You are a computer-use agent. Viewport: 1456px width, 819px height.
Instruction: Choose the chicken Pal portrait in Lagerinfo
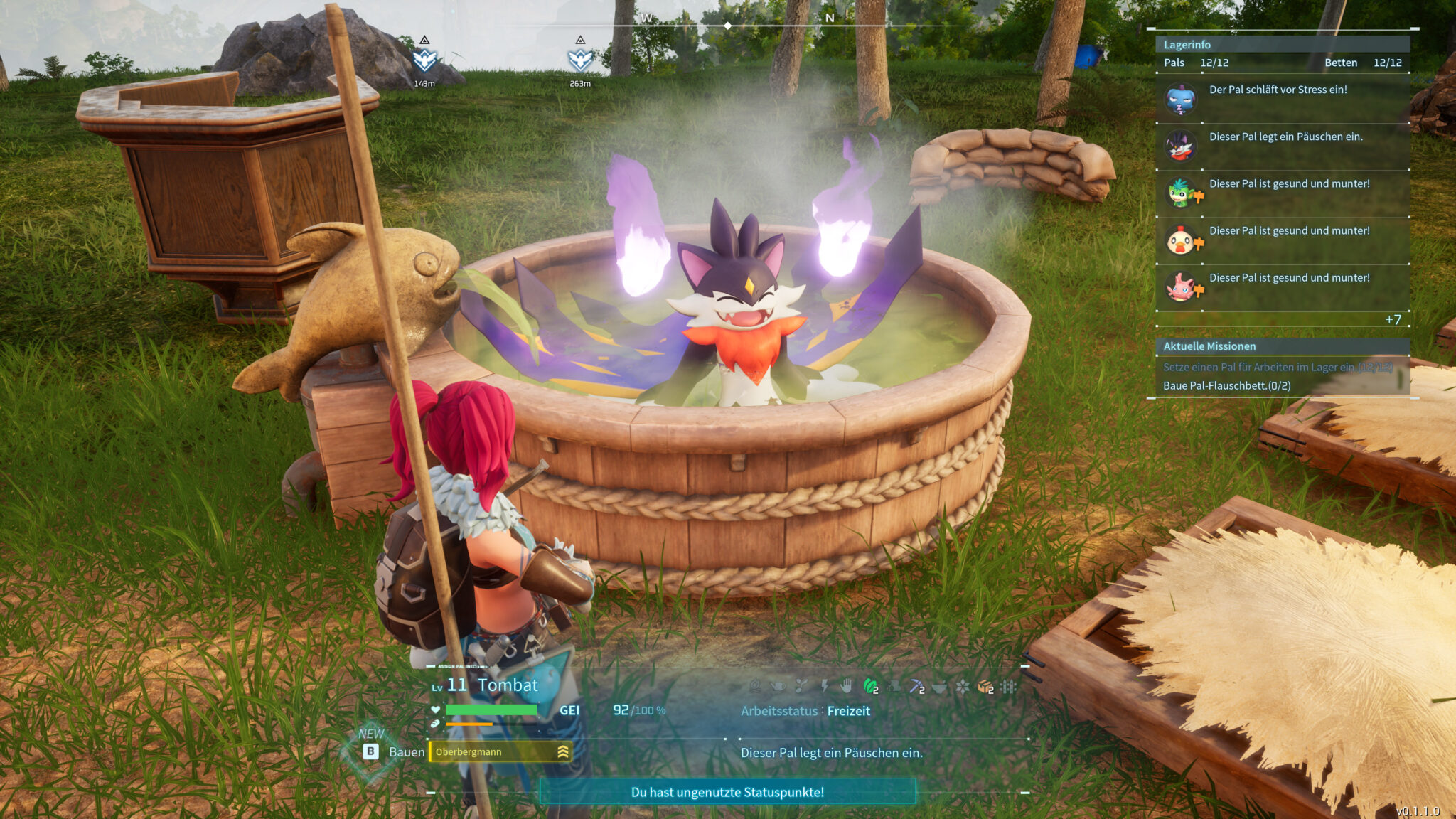tap(1181, 241)
